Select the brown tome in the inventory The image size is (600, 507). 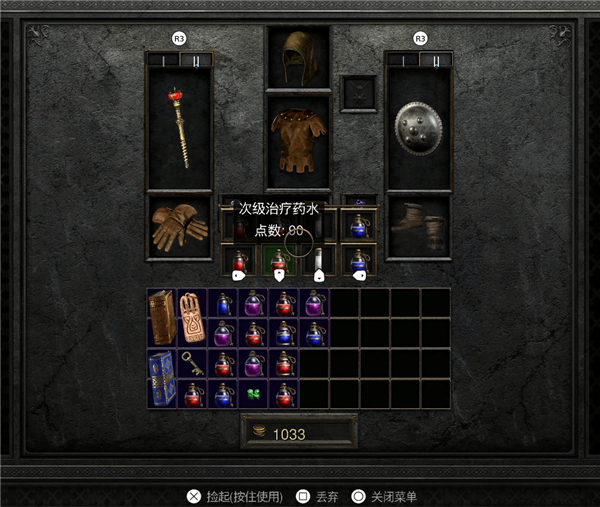coord(162,318)
